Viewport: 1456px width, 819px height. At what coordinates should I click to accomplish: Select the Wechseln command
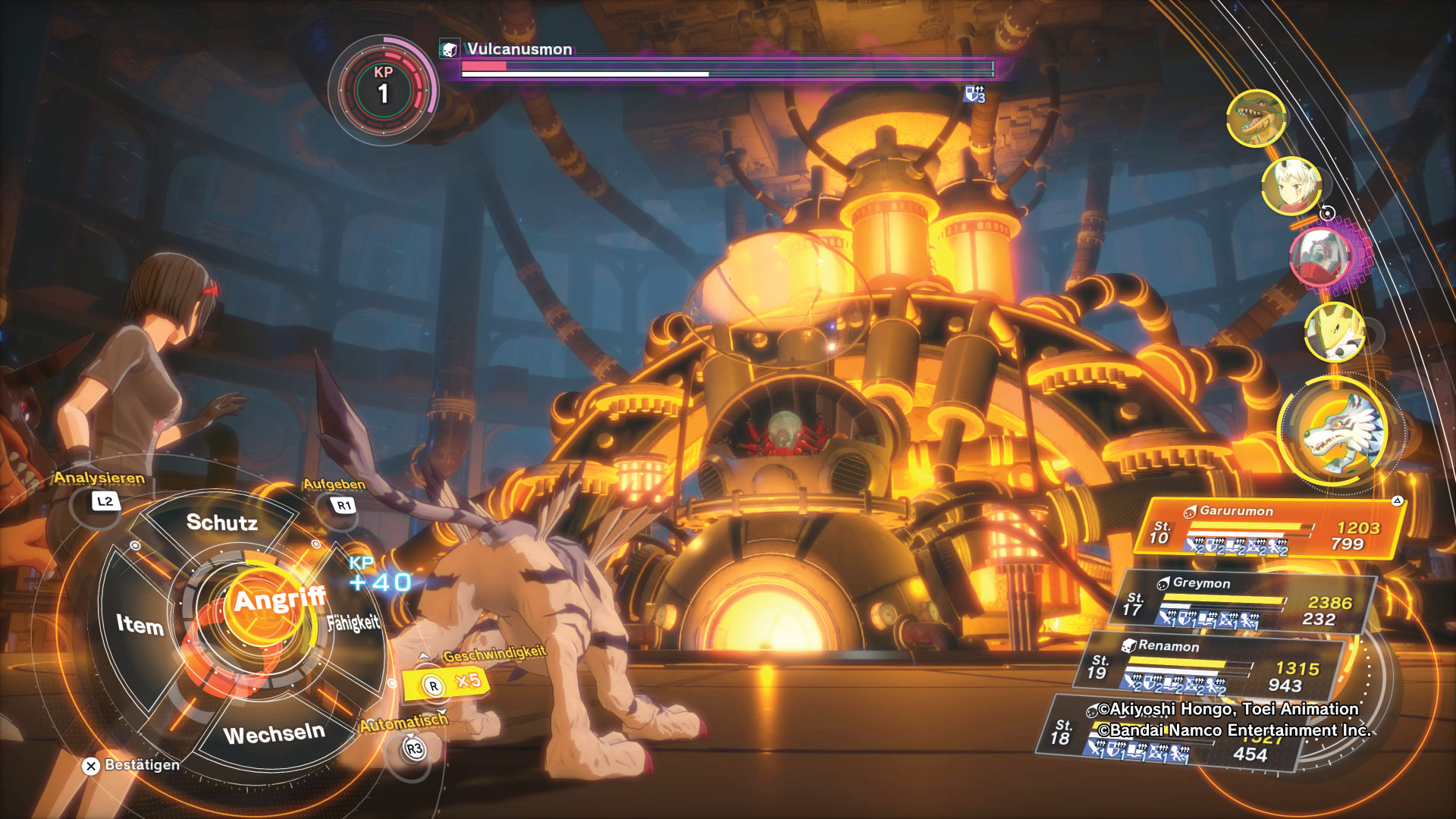[x=274, y=734]
